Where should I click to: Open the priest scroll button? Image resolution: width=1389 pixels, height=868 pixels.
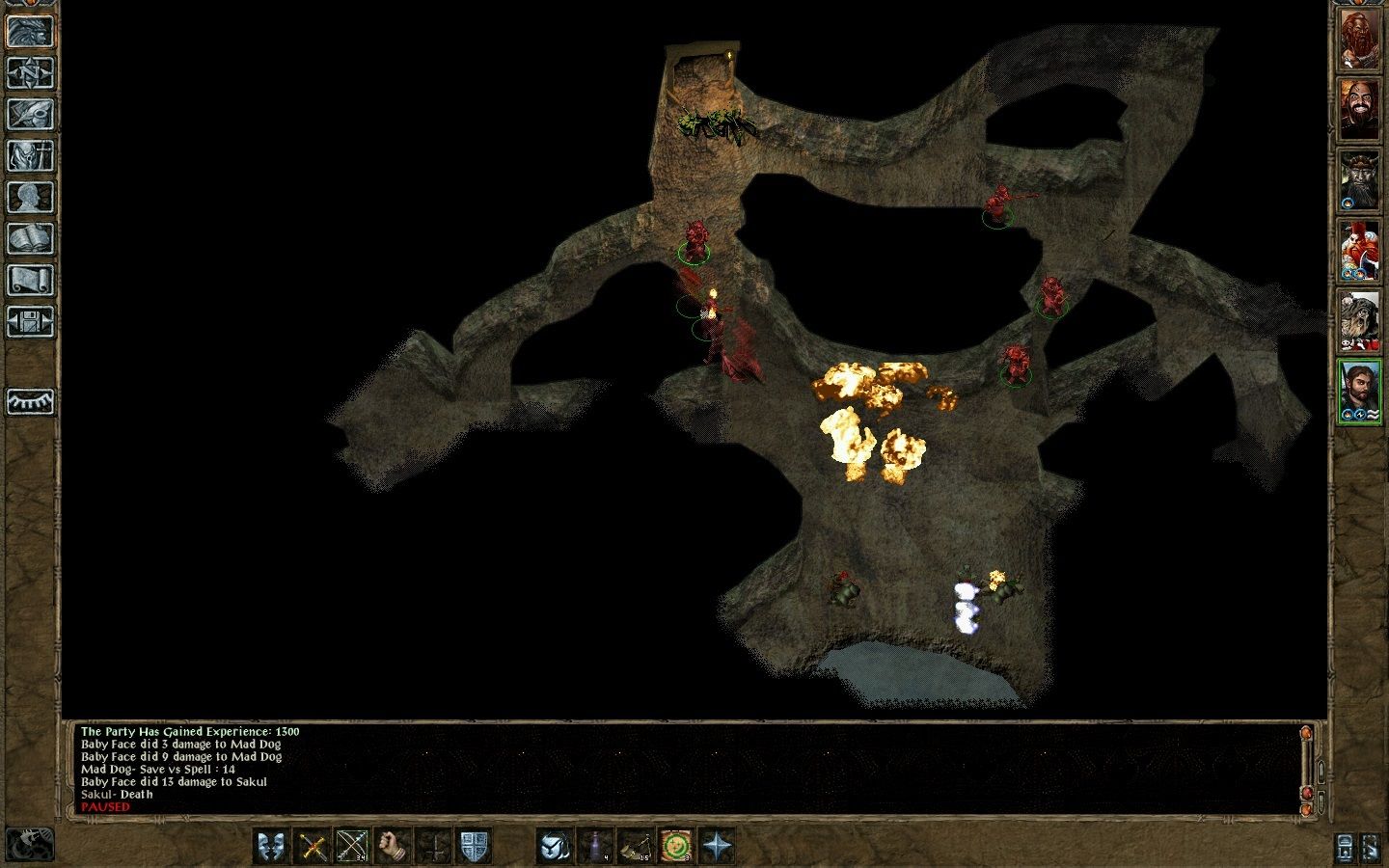point(30,280)
